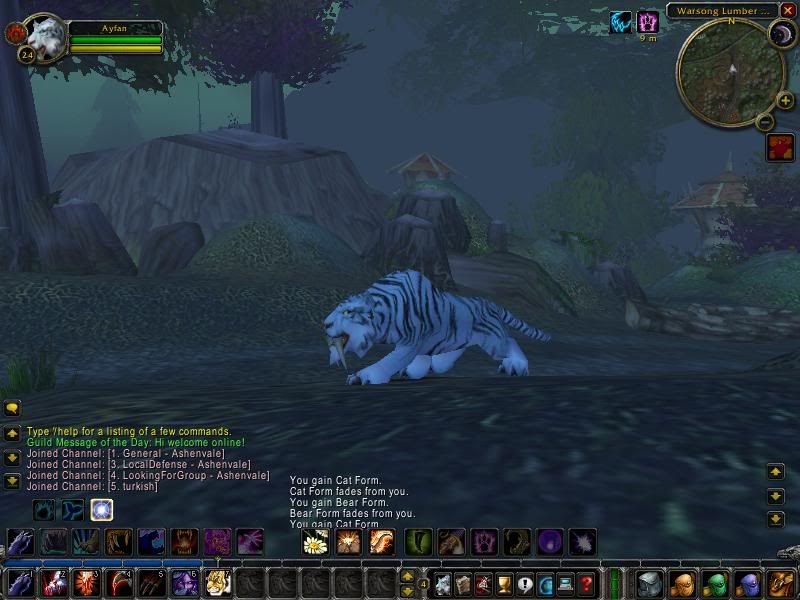The image size is (800, 600).
Task: Close the minimap with the X button
Action: tap(788, 10)
